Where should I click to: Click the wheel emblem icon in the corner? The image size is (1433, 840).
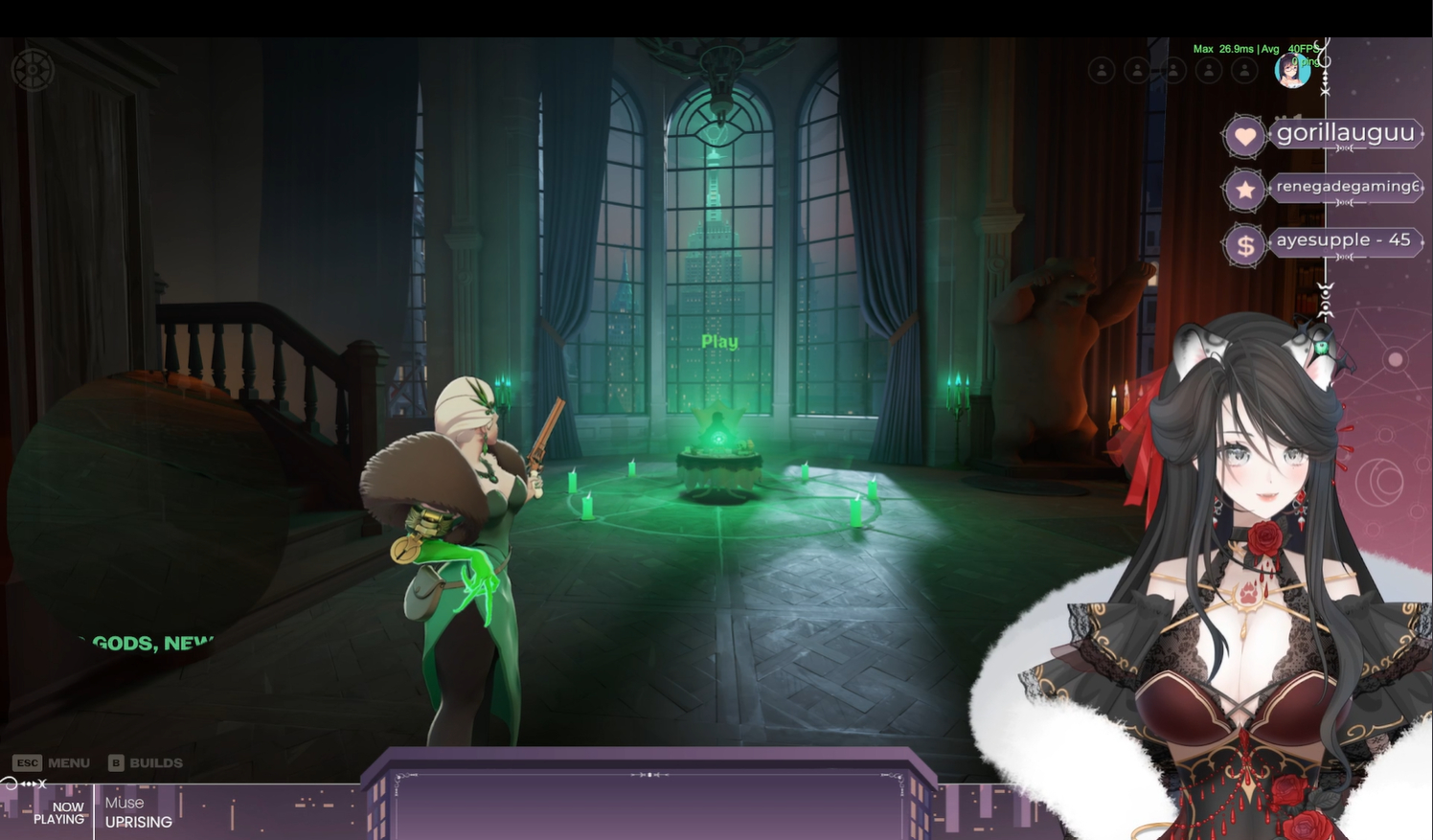click(33, 70)
